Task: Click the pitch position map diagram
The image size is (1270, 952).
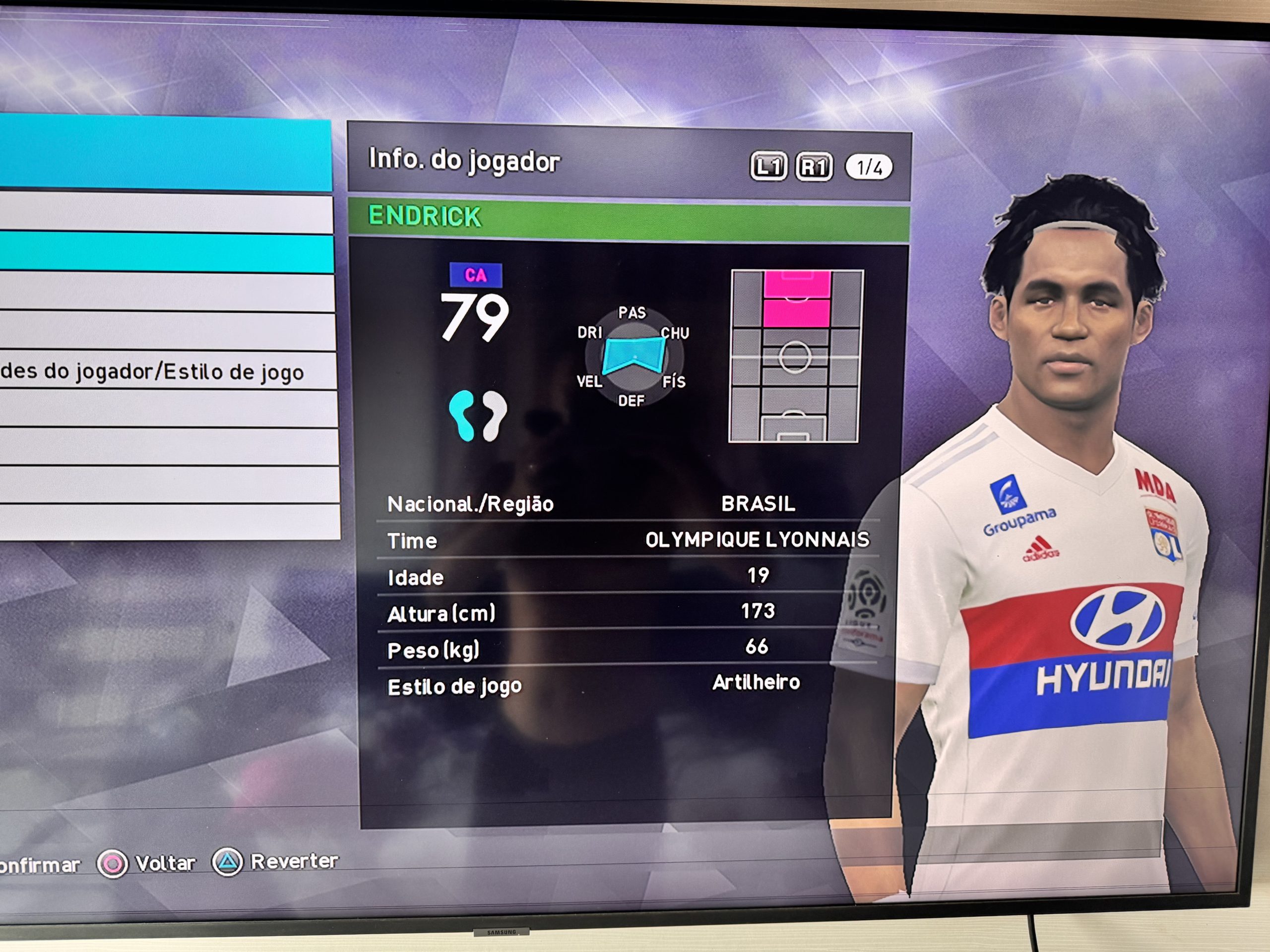Action: [795, 357]
